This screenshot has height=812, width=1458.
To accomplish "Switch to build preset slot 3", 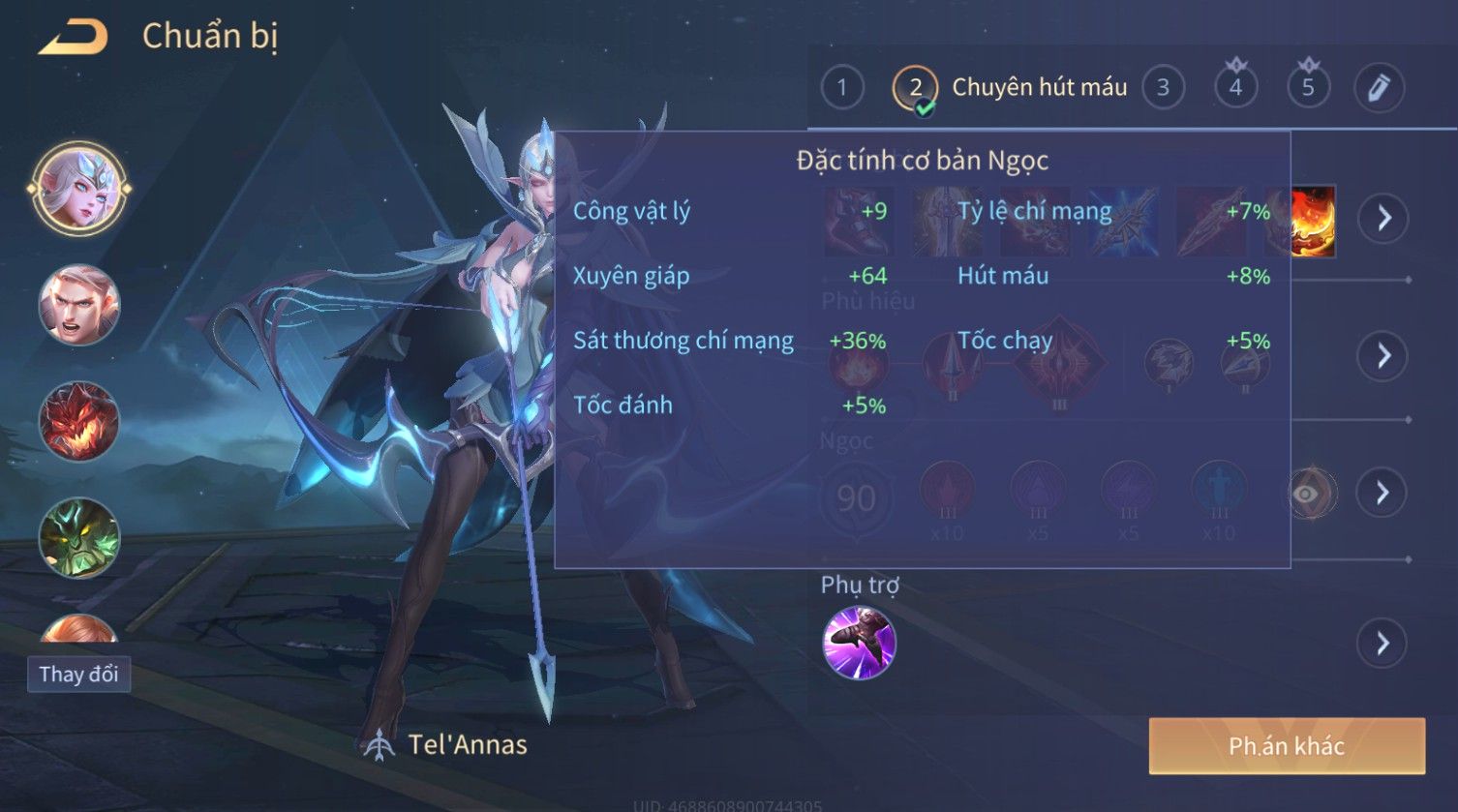I will pyautogui.click(x=1163, y=88).
